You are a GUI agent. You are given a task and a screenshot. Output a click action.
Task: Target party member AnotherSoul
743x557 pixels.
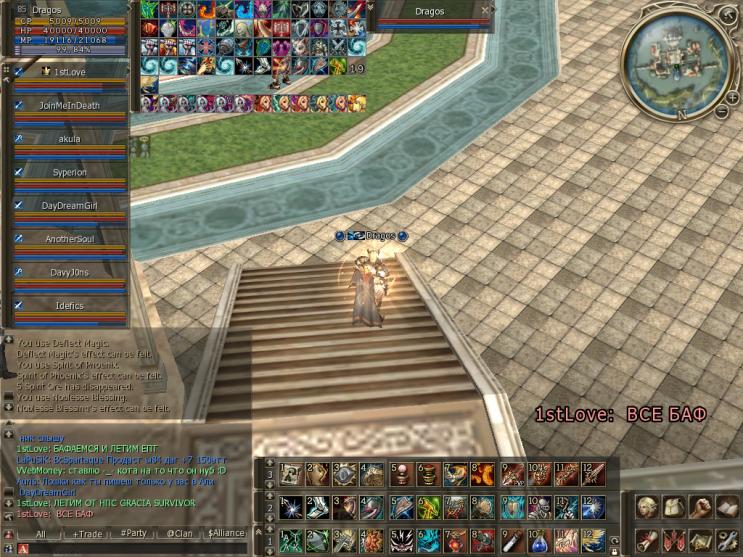[69, 239]
